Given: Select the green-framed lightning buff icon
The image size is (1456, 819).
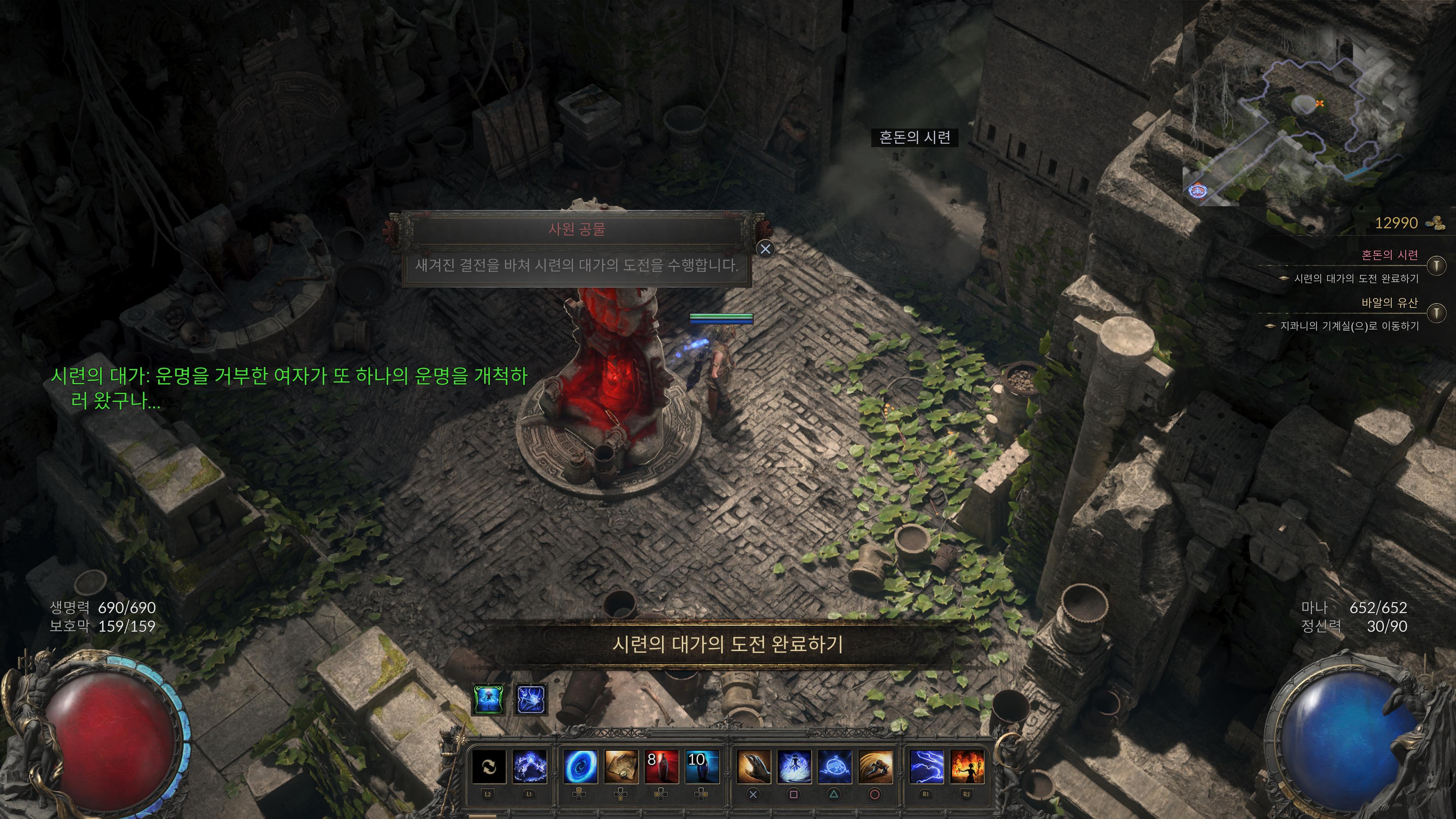Looking at the screenshot, I should pyautogui.click(x=488, y=699).
